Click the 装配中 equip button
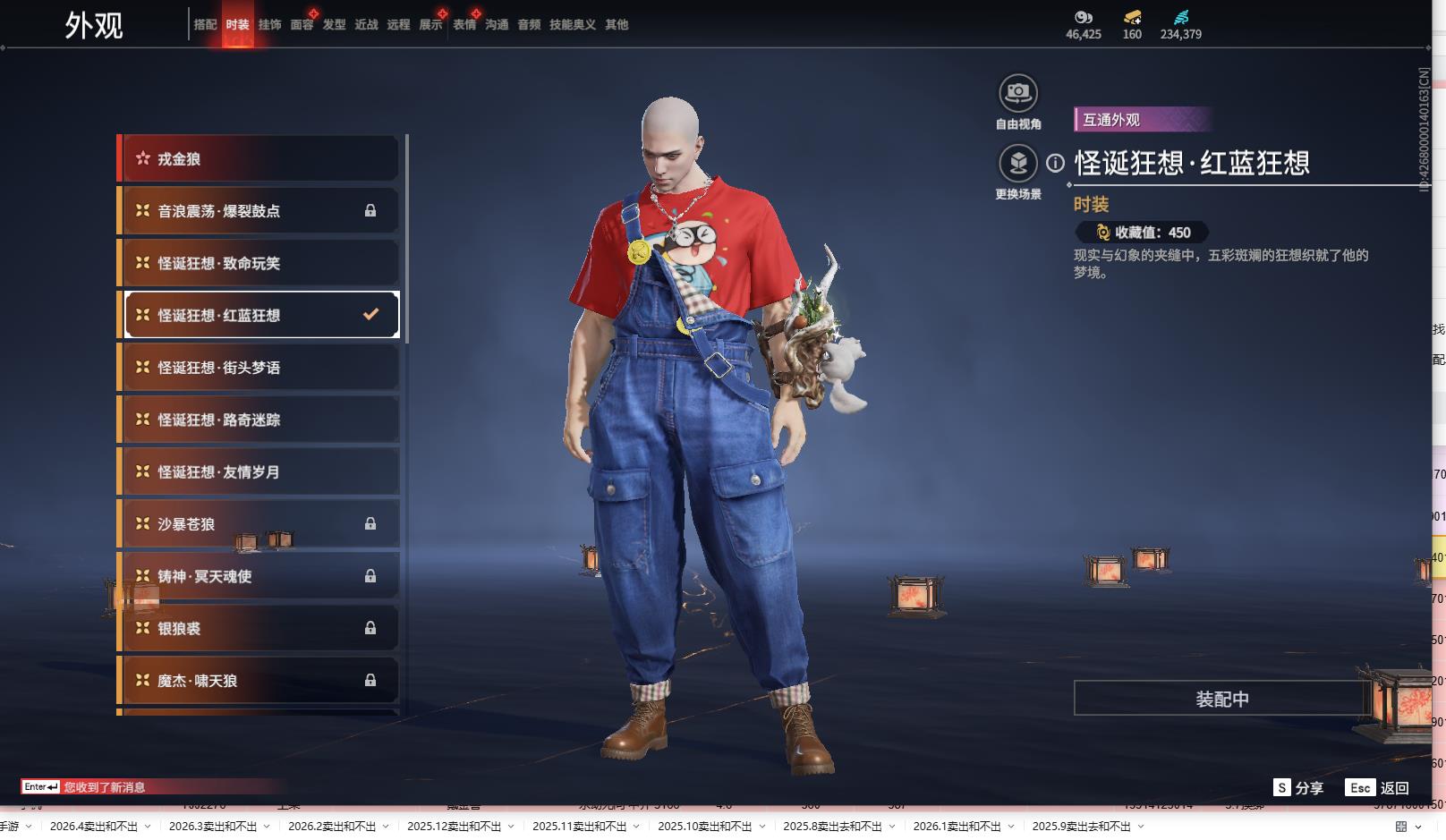The width and height of the screenshot is (1446, 840). [x=1221, y=699]
